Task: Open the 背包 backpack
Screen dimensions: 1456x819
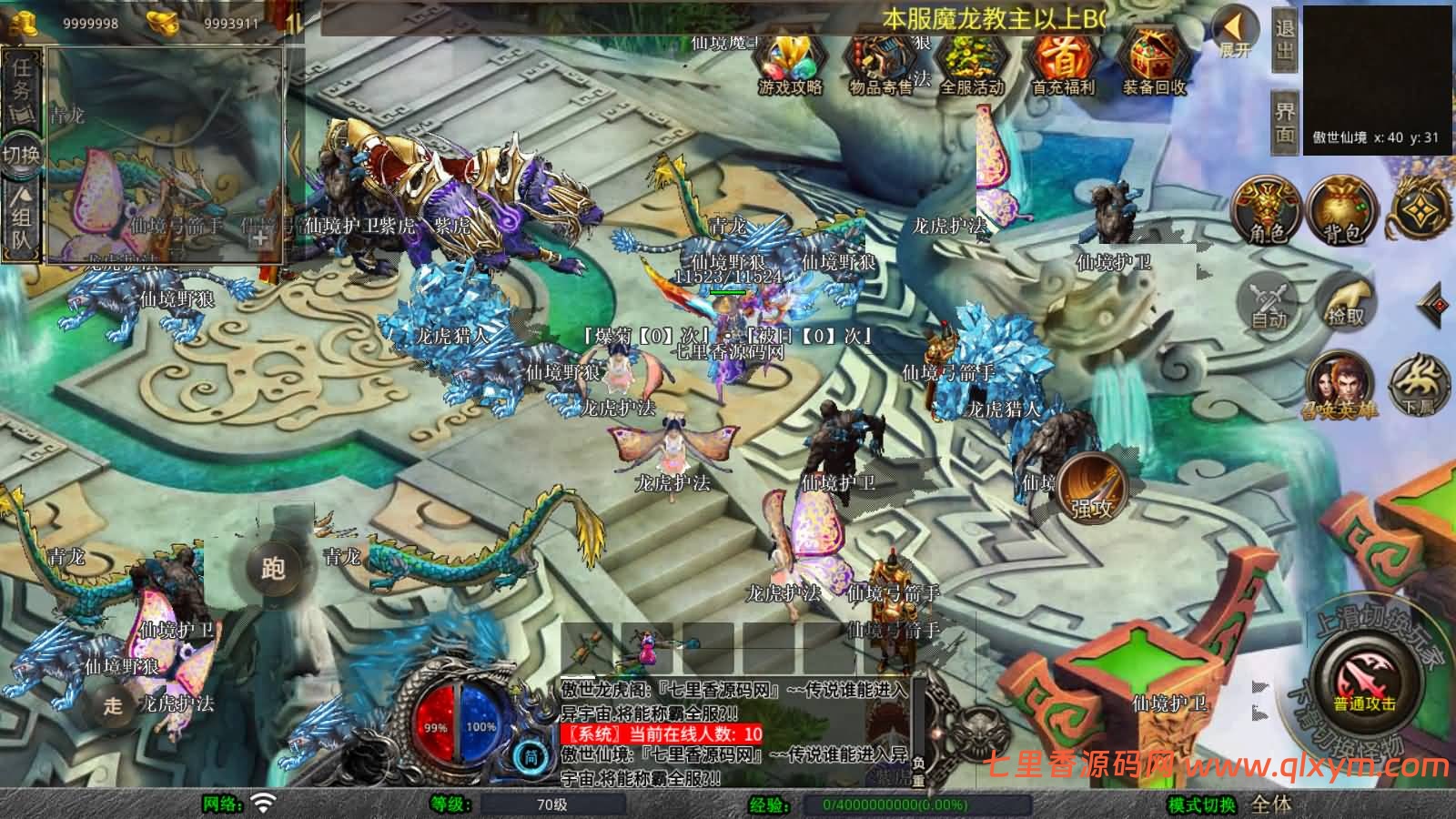Action: pyautogui.click(x=1341, y=212)
